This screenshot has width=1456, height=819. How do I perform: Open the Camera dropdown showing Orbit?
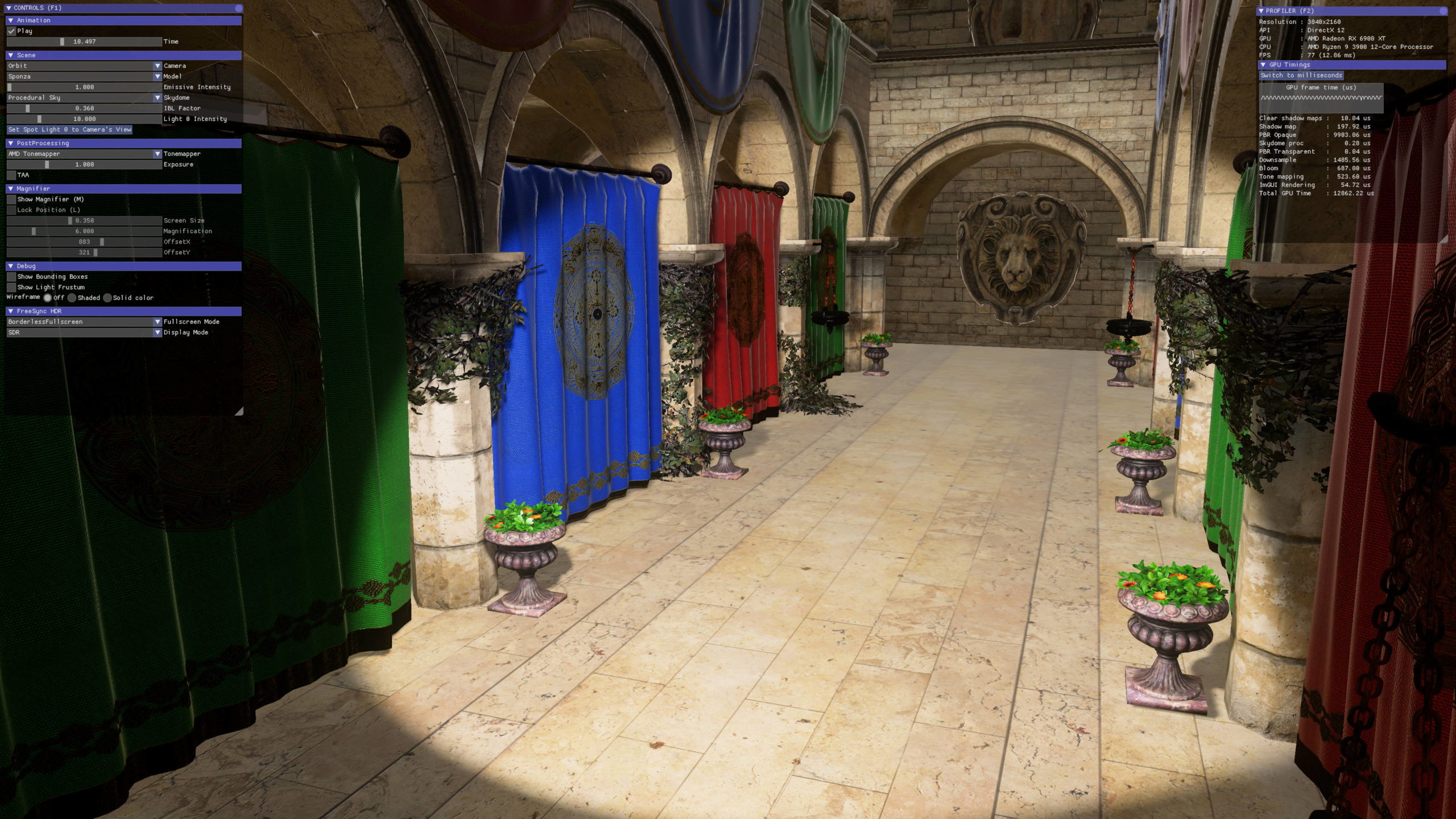[x=84, y=66]
